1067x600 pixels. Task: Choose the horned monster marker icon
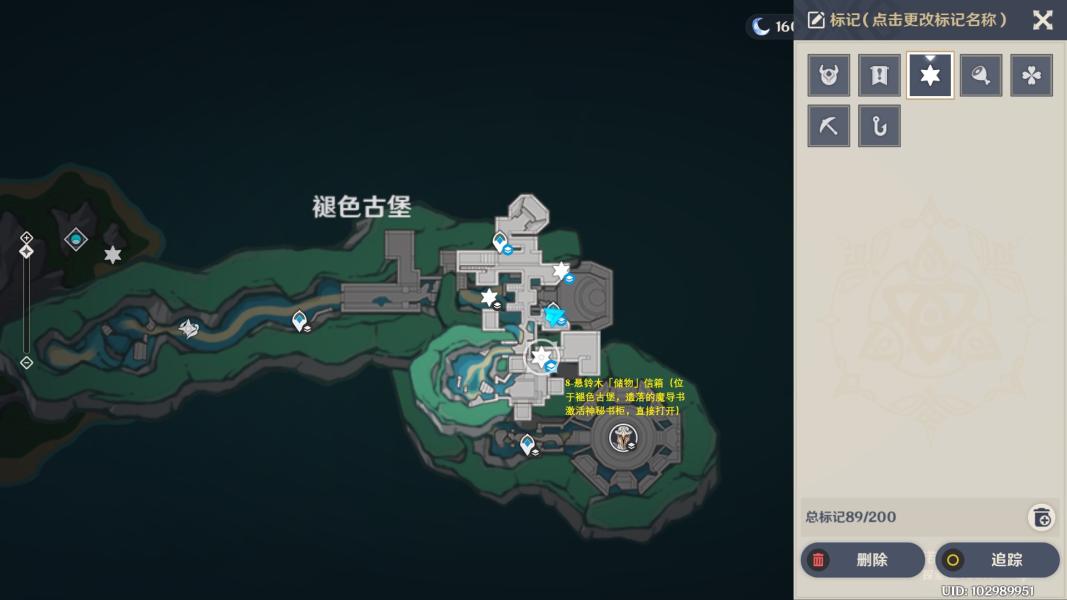coord(829,76)
